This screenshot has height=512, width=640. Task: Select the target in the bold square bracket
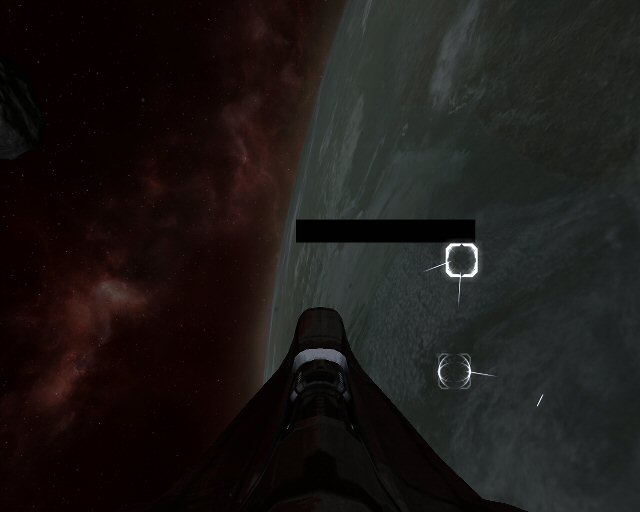pos(461,260)
